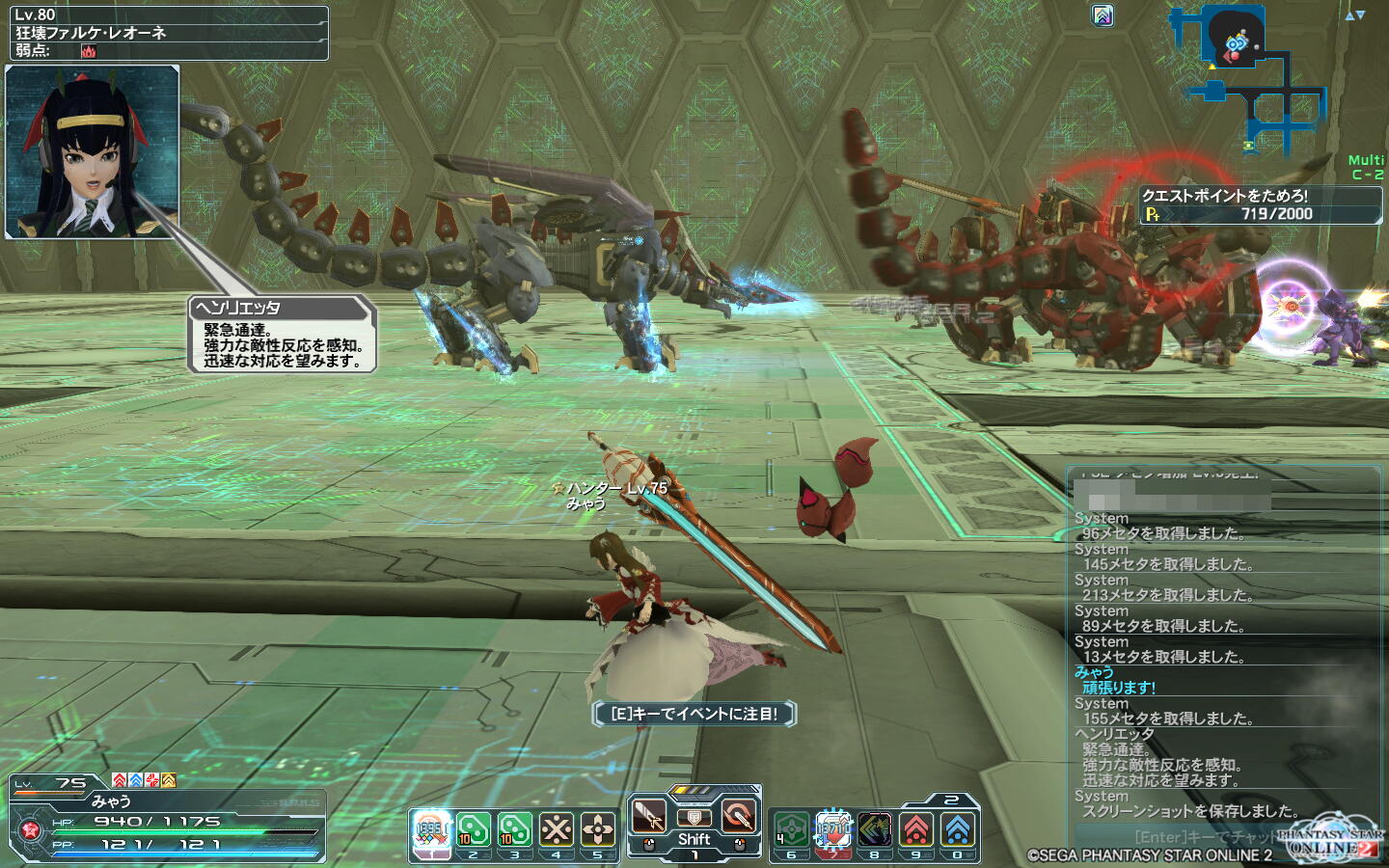Screen dimensions: 1389x868
Task: Activate the dark chevron skill in slot 8
Action: tap(874, 829)
